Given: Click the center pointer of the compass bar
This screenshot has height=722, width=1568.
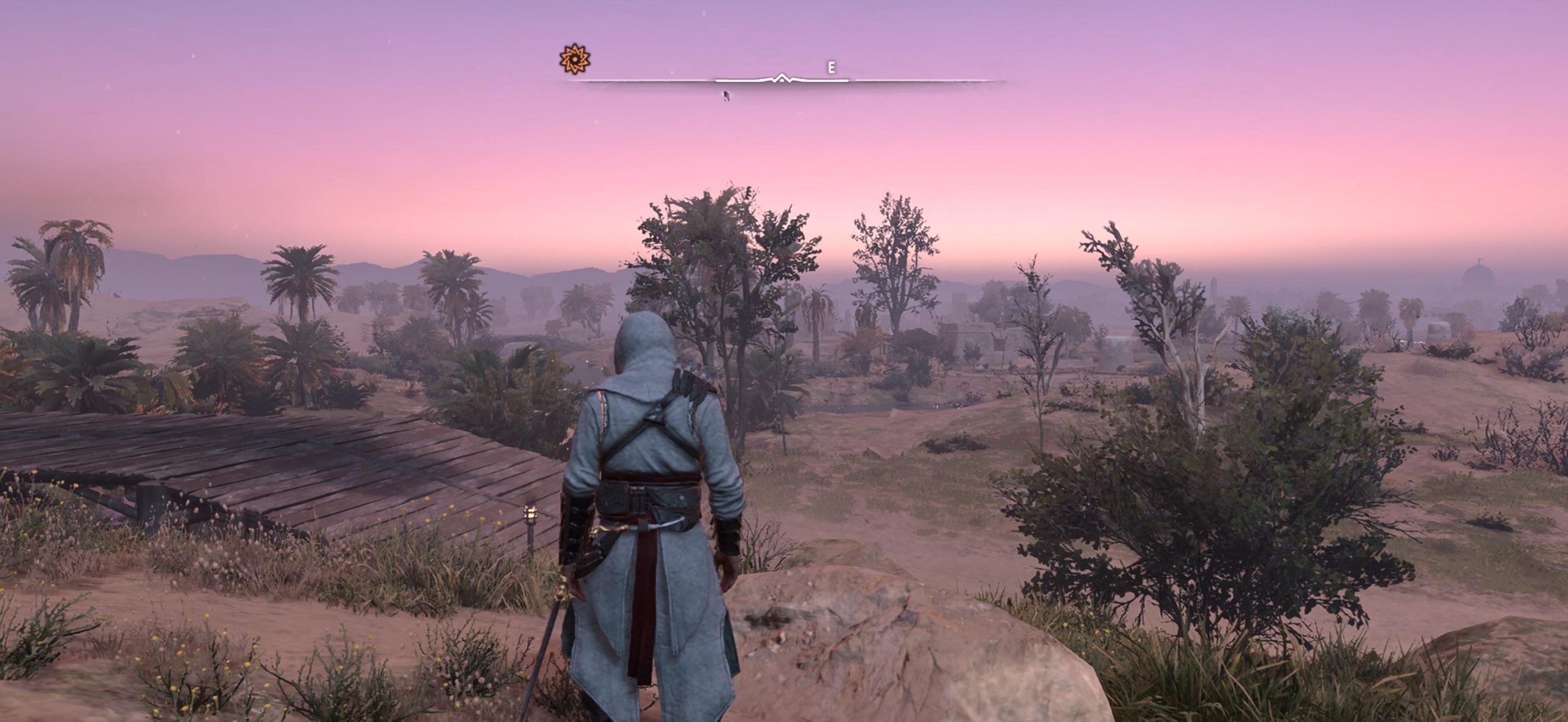Looking at the screenshot, I should pos(781,78).
